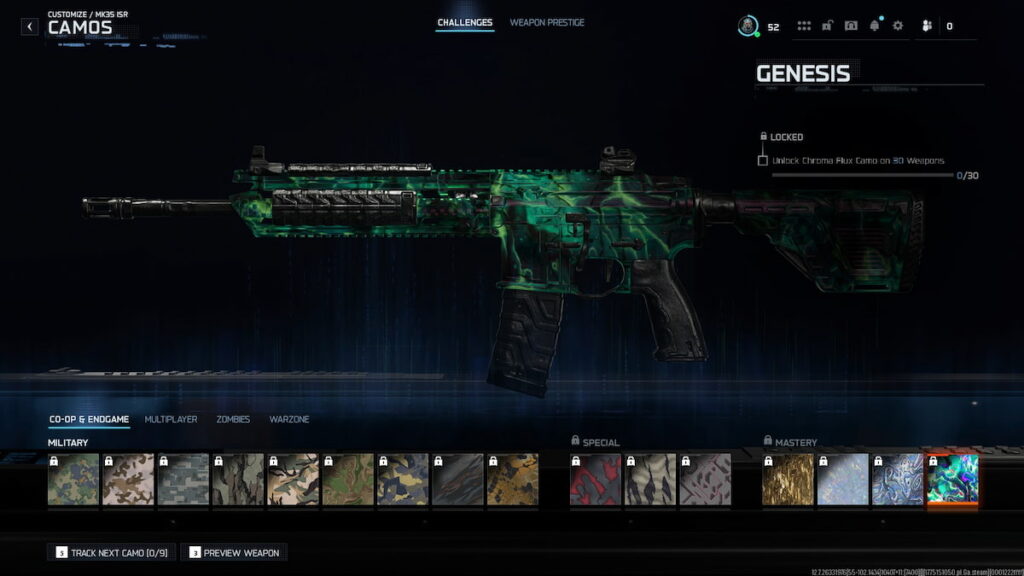This screenshot has height=576, width=1024.
Task: Open the social friends icon
Action: click(927, 26)
